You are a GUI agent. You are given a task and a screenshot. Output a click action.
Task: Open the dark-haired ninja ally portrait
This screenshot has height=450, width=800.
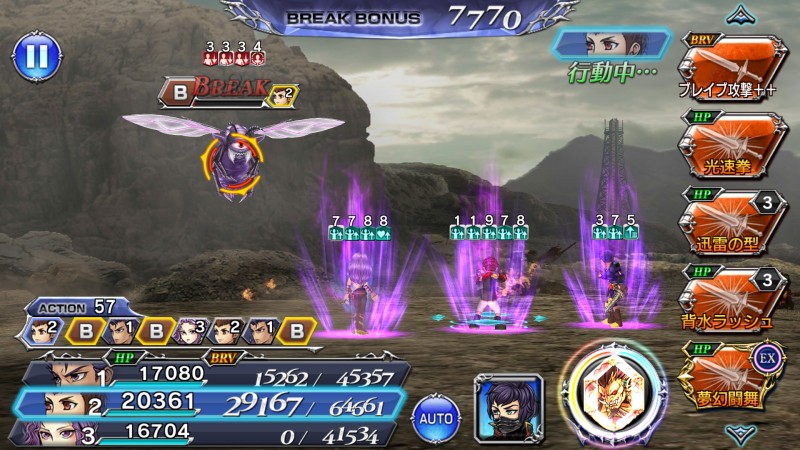[507, 407]
